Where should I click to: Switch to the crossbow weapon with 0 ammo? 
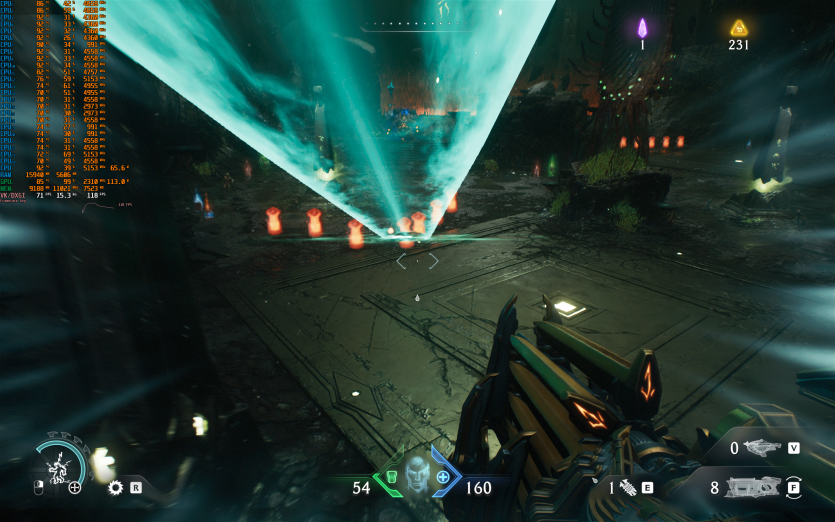[x=763, y=448]
